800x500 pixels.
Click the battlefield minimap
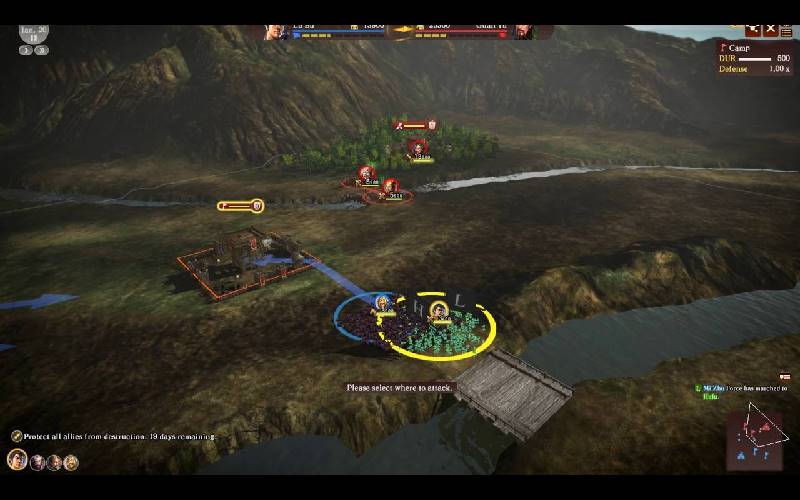[x=754, y=438]
